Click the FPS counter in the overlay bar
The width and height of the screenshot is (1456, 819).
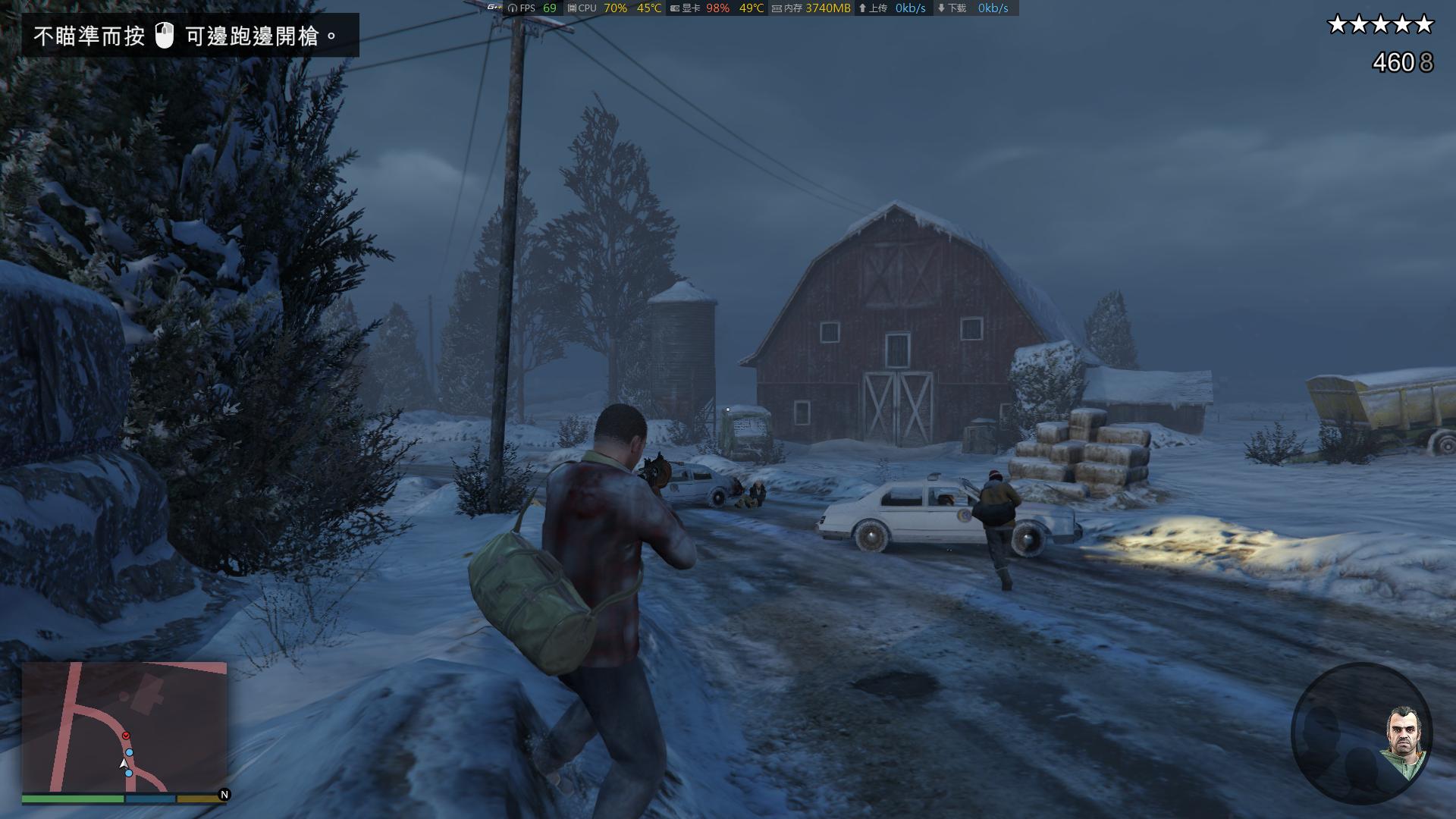coord(533,8)
